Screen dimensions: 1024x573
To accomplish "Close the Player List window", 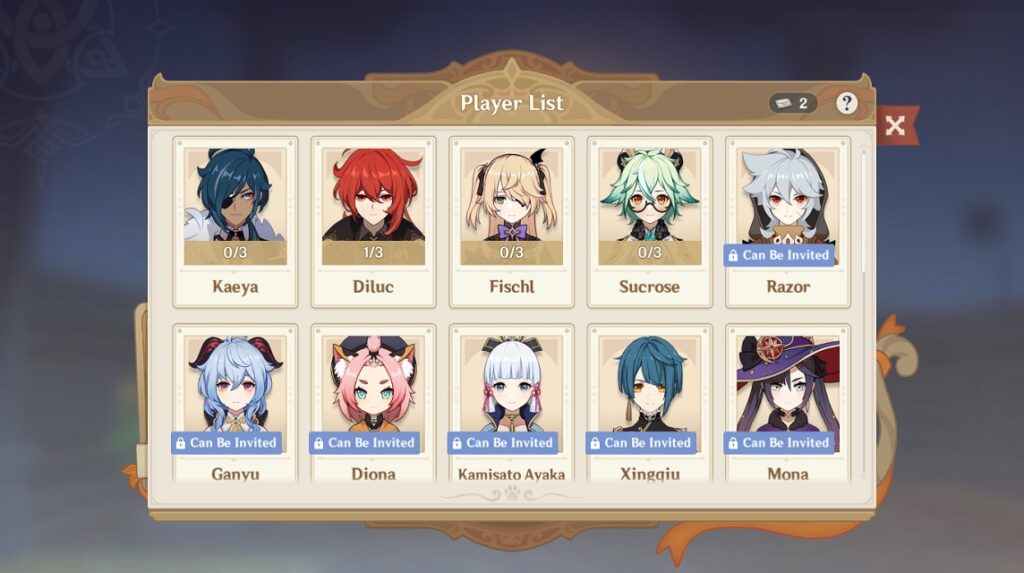I will (x=895, y=125).
